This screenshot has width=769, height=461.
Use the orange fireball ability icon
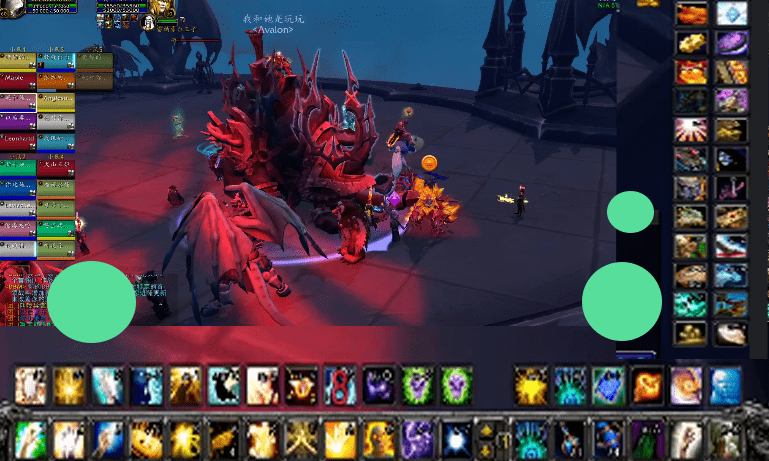647,385
